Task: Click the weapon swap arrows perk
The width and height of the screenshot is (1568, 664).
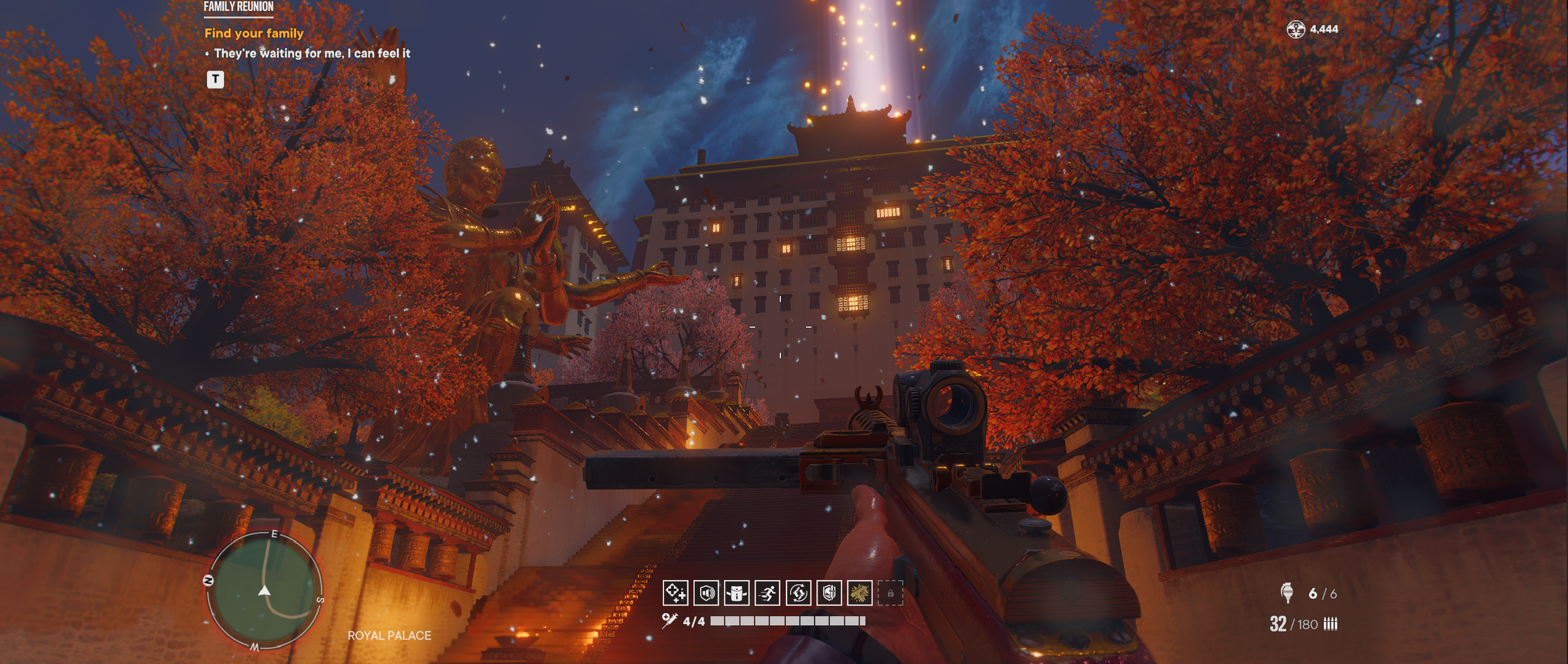Action: click(798, 593)
